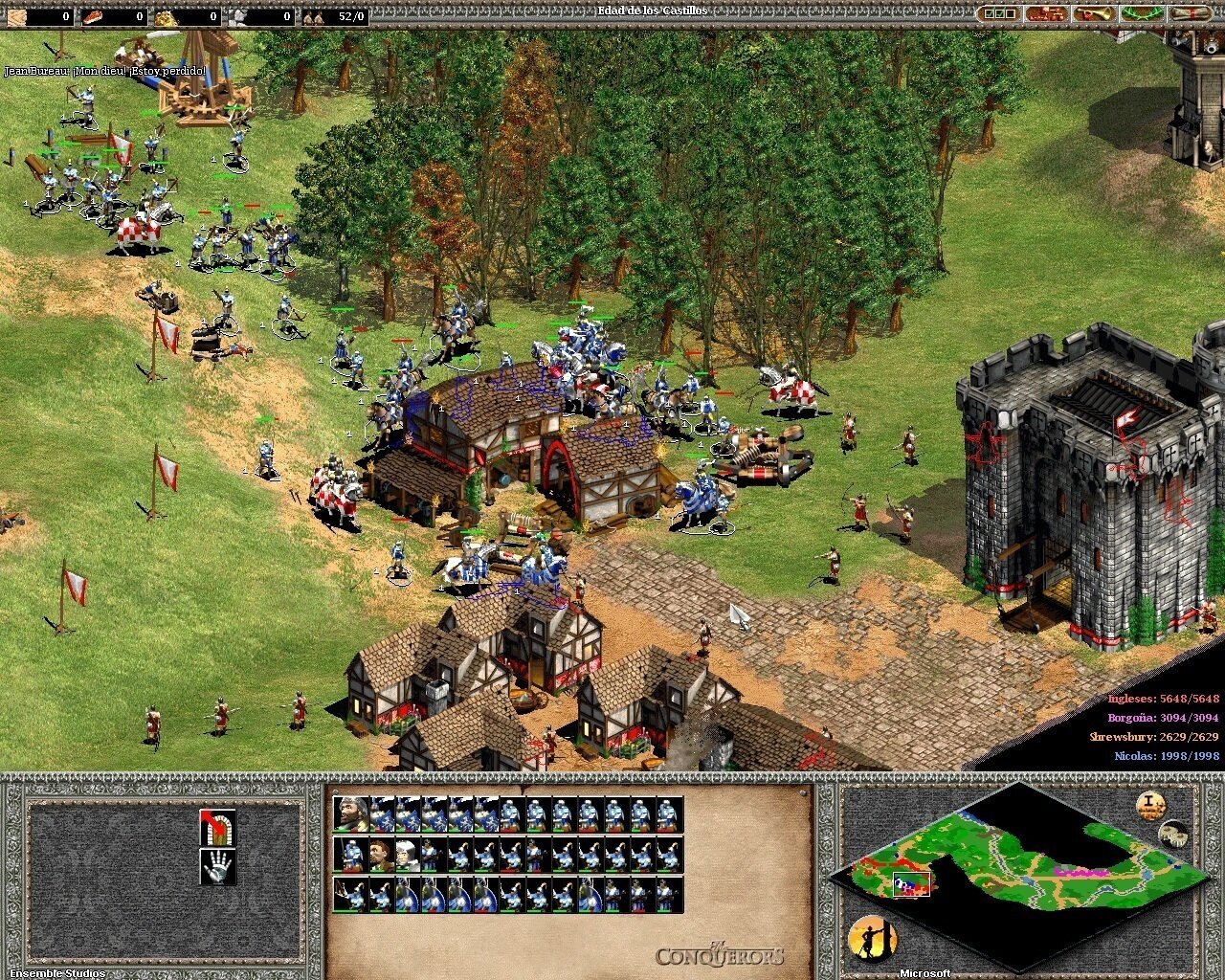
Task: Activate the stop command hand icon
Action: coord(217,867)
